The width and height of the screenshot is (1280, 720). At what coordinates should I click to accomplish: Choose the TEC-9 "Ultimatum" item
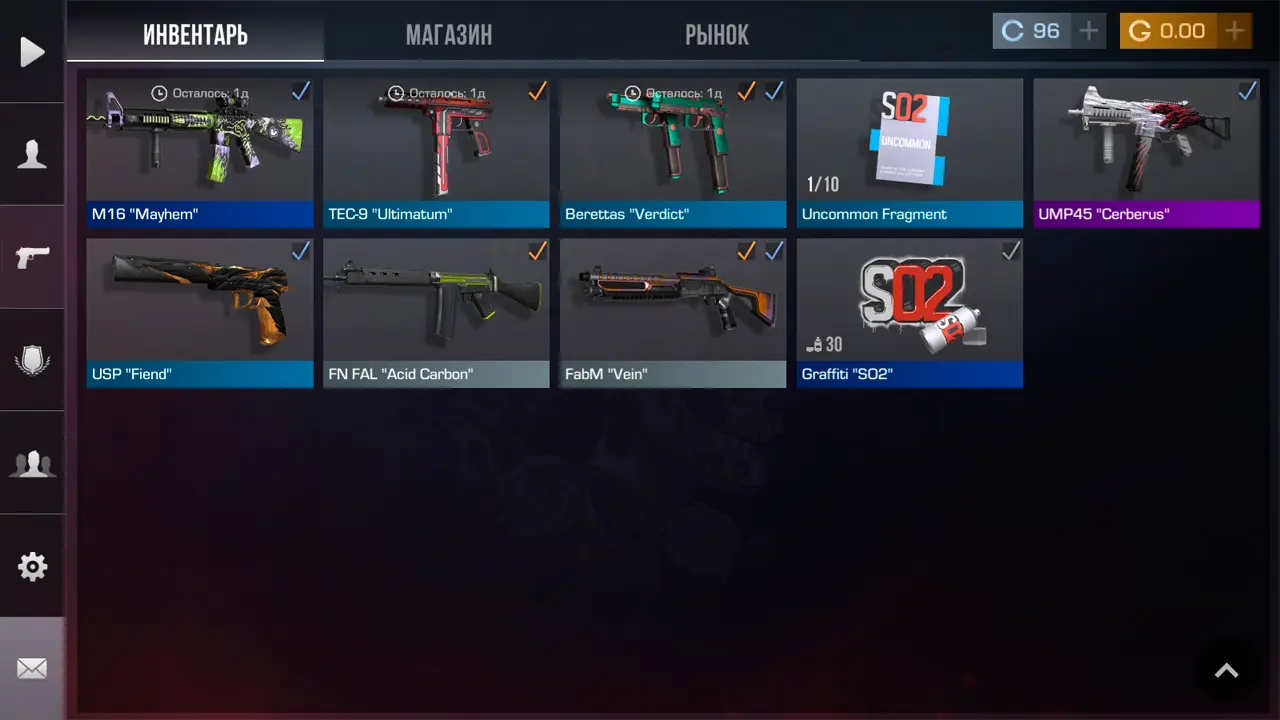[436, 152]
